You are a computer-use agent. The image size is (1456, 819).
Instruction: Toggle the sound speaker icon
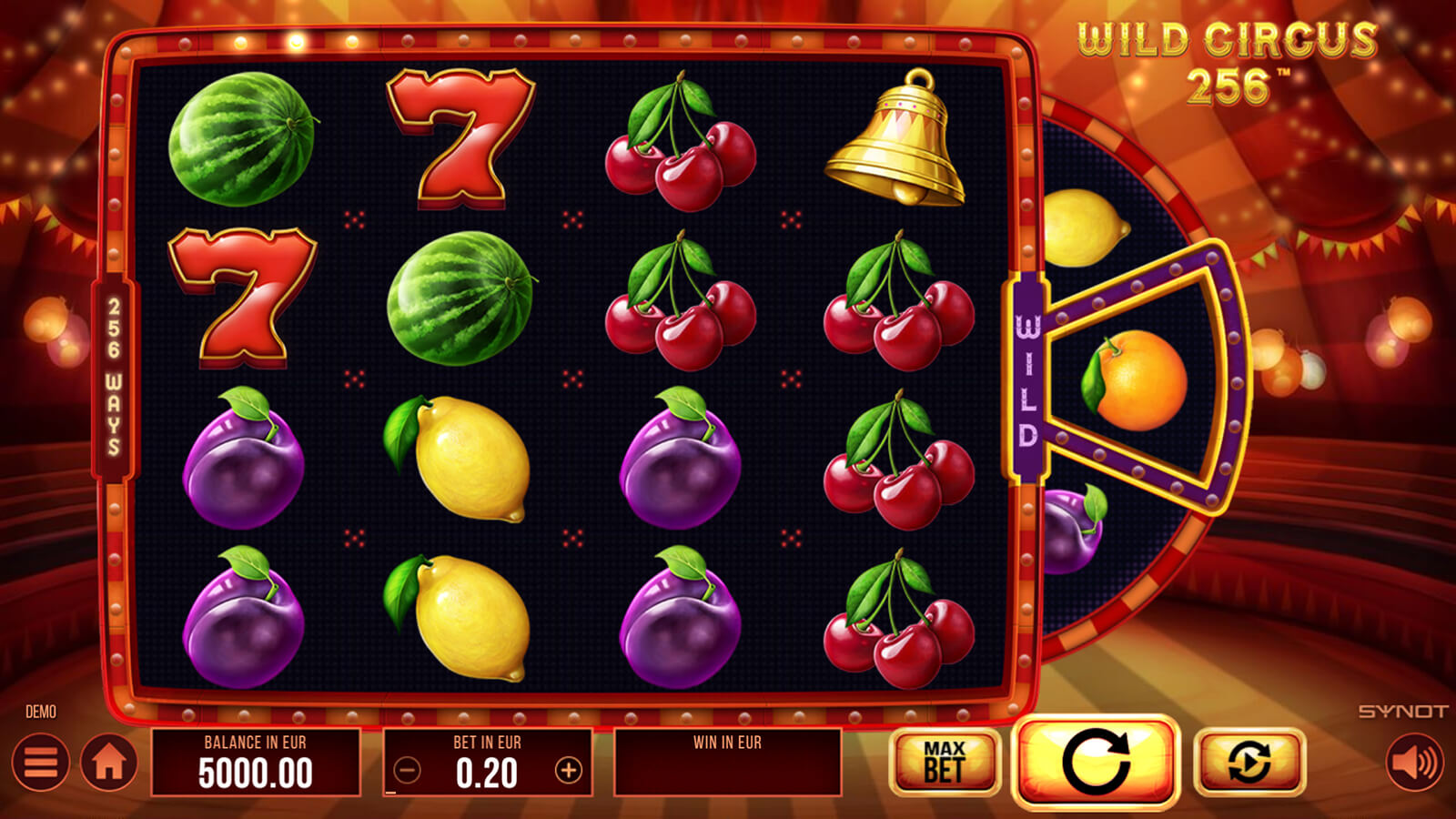click(1414, 762)
